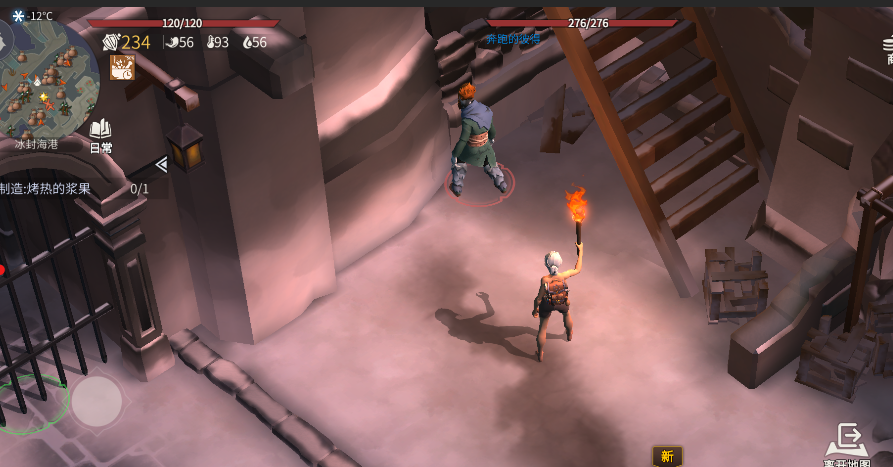Viewport: 893px width, 467px height.
Task: Open the partially hidden menu at right edge
Action: point(884,50)
